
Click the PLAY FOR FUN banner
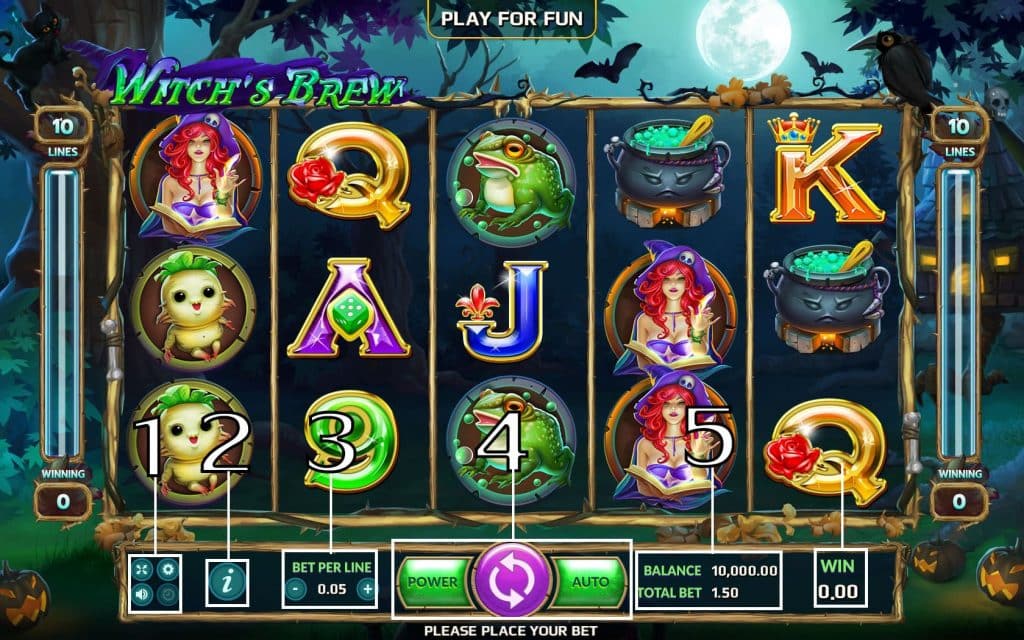(511, 18)
